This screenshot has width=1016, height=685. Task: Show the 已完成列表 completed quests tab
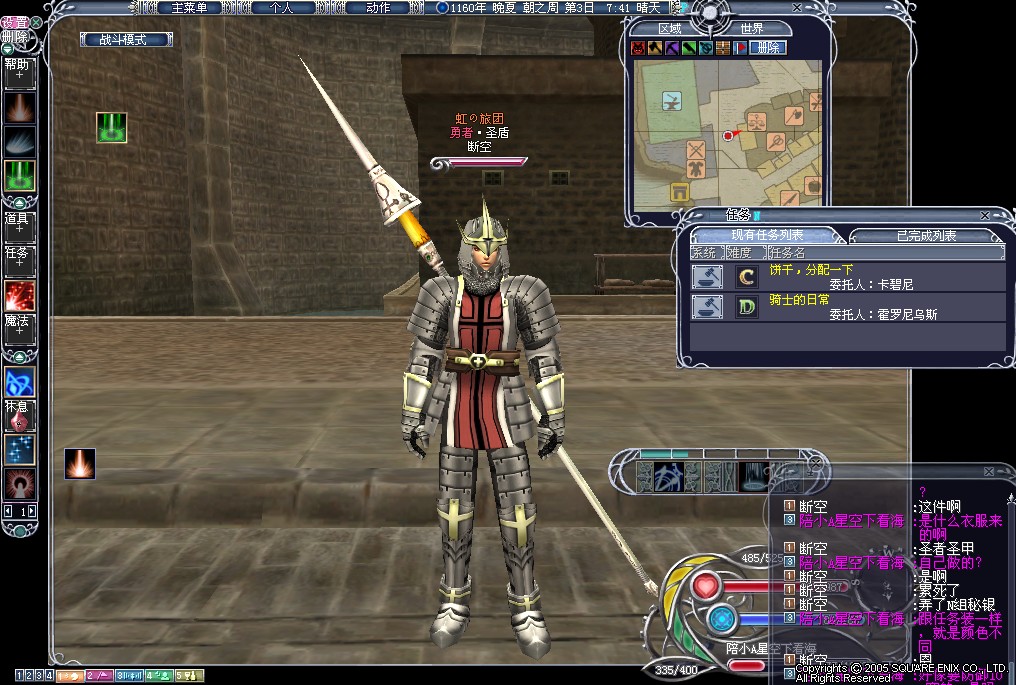tap(926, 236)
